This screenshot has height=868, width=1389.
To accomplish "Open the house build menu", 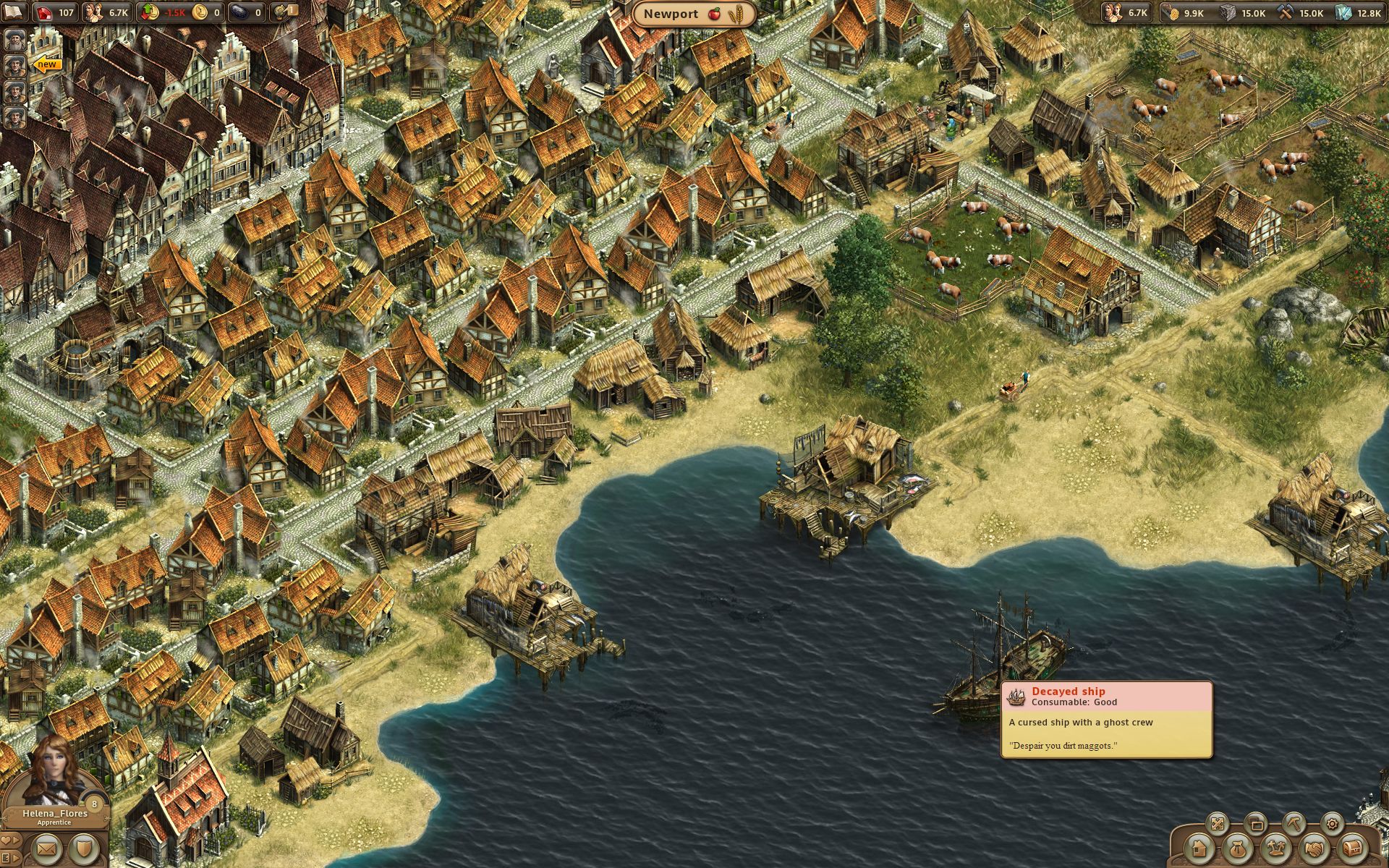I will [x=1199, y=848].
